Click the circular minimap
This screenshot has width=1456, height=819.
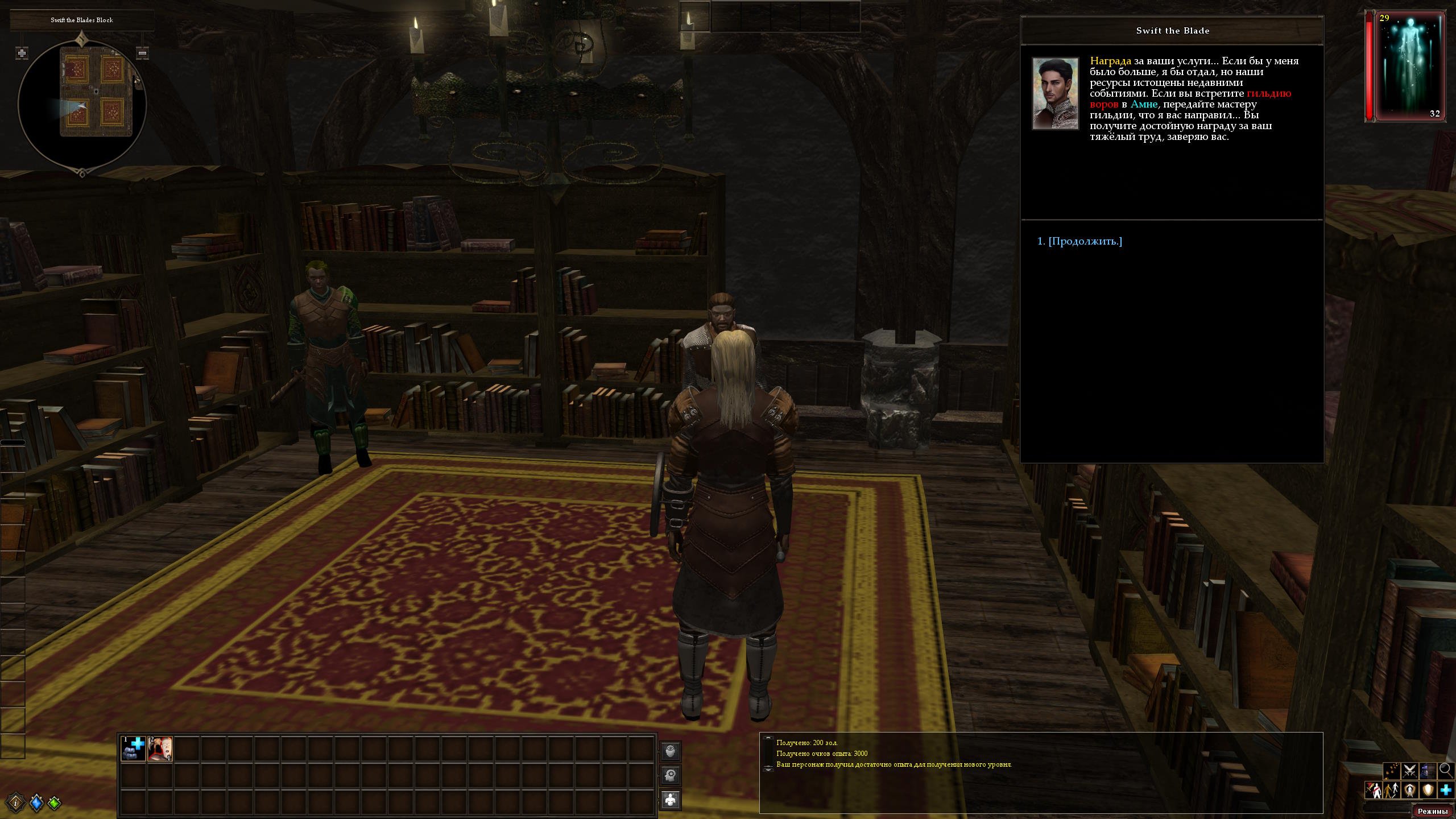point(82,104)
